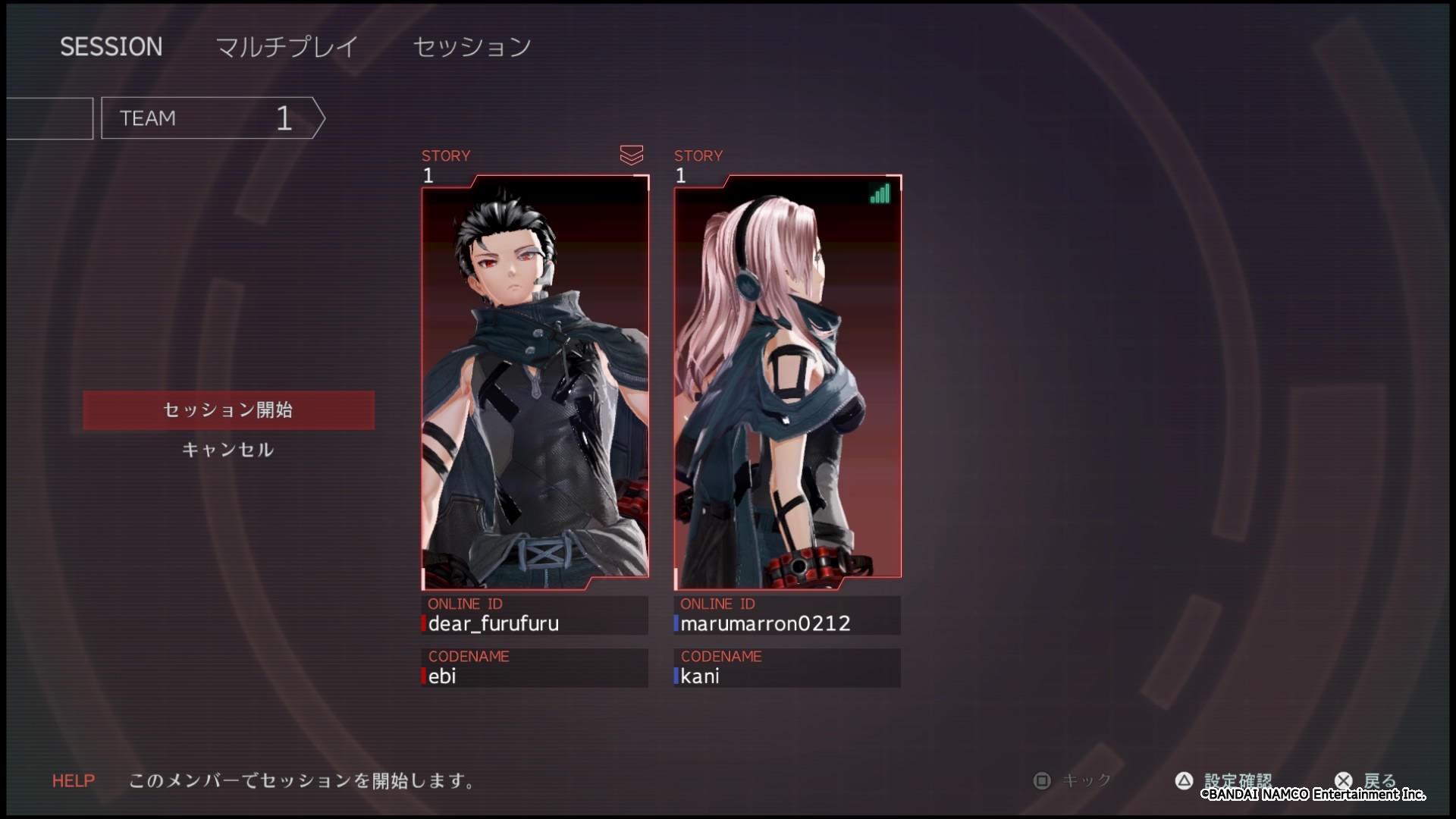Click the HELP indicator at bottom left
The image size is (1456, 819).
[73, 781]
